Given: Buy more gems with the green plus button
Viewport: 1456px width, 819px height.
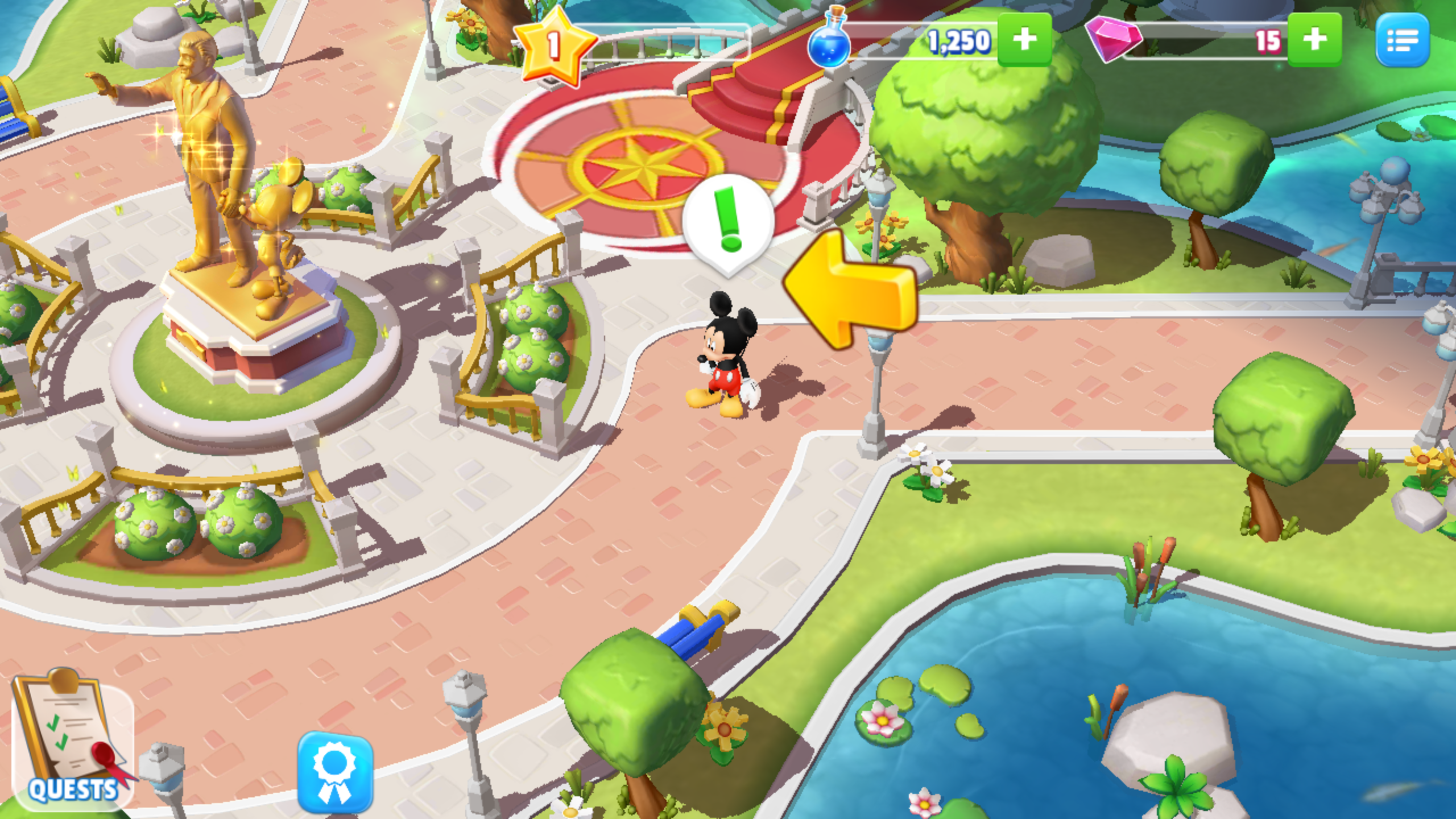Looking at the screenshot, I should pyautogui.click(x=1312, y=40).
